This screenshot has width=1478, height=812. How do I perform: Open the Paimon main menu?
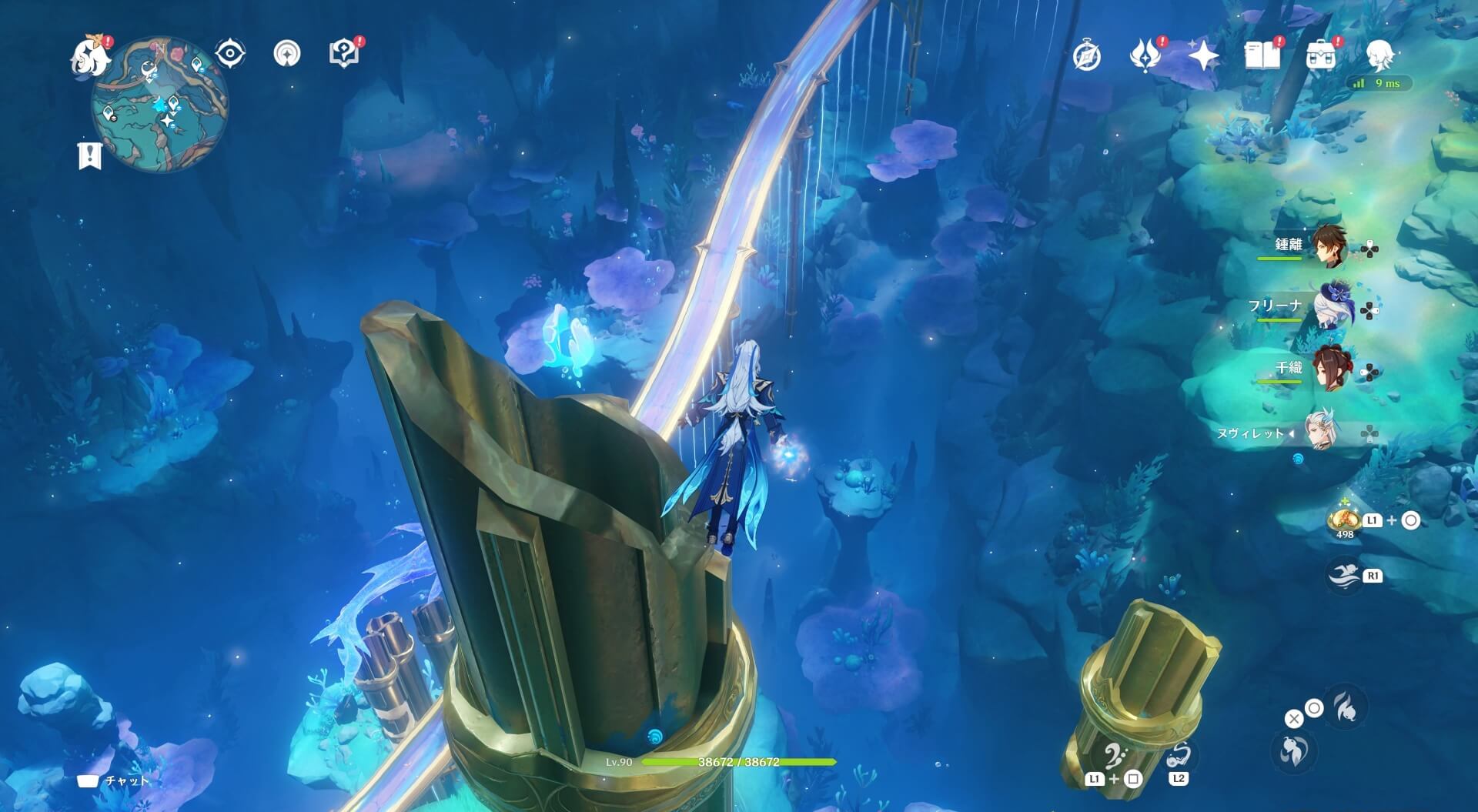coord(90,56)
